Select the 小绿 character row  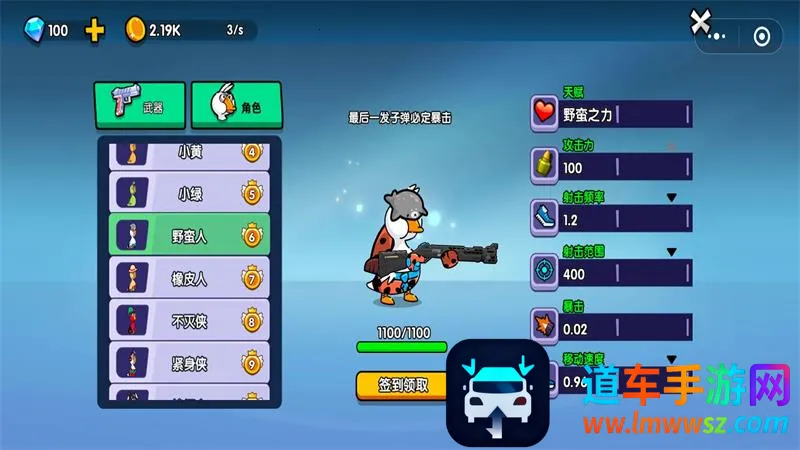click(x=188, y=193)
